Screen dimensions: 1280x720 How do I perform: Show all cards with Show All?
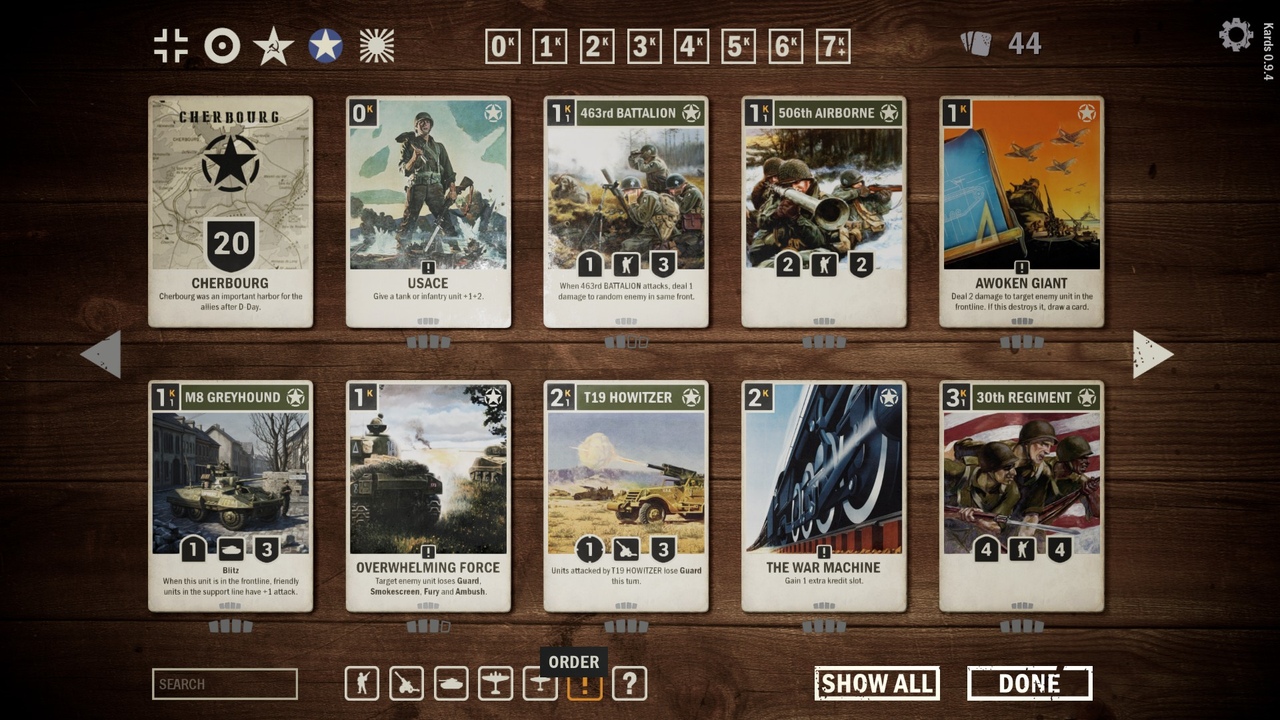[x=877, y=684]
